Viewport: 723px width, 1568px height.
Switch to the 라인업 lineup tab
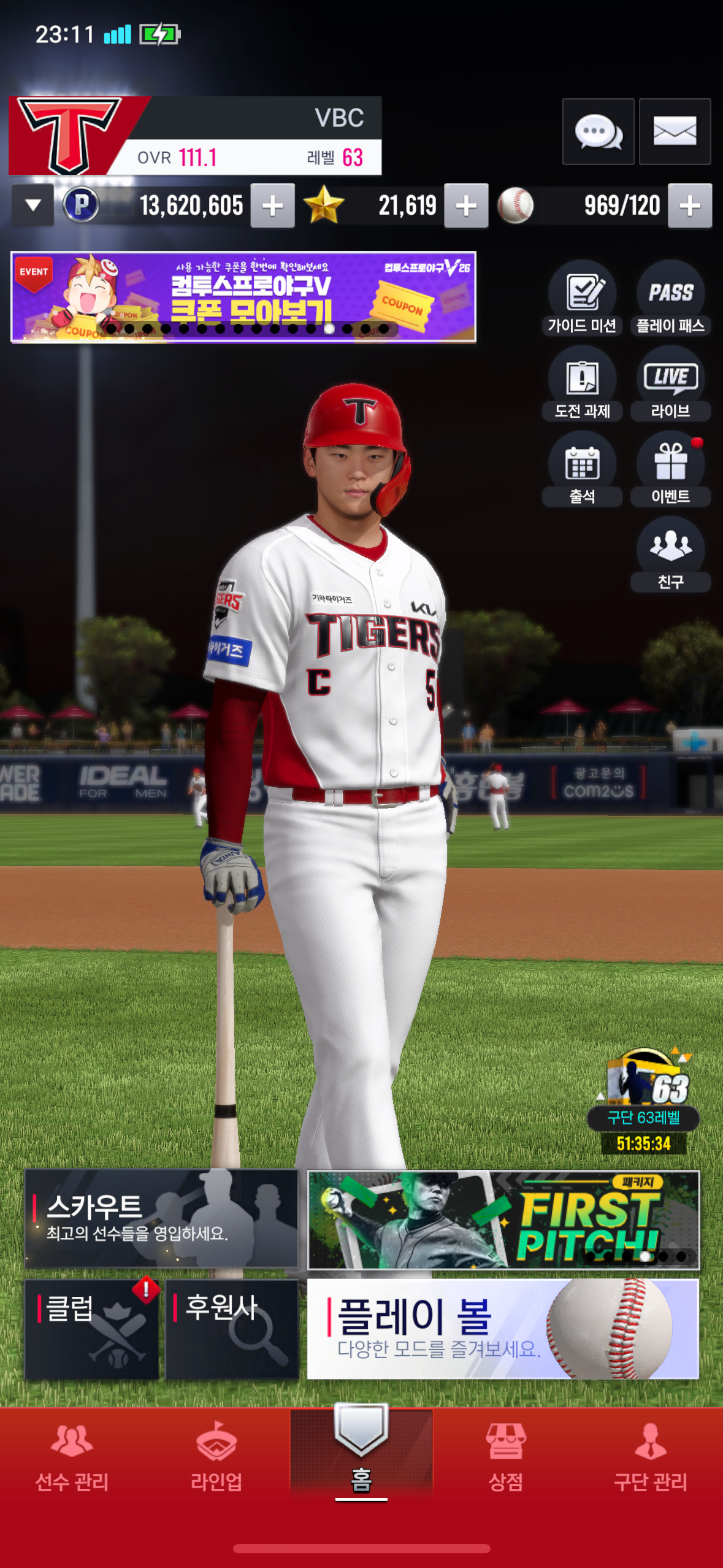click(216, 1457)
